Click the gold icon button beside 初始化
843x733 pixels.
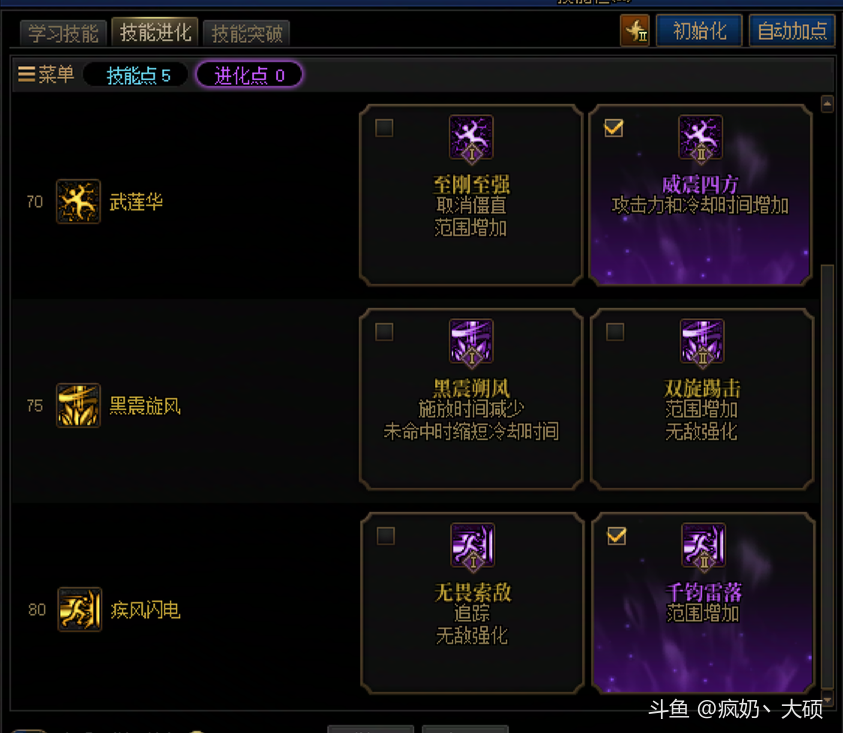point(635,31)
